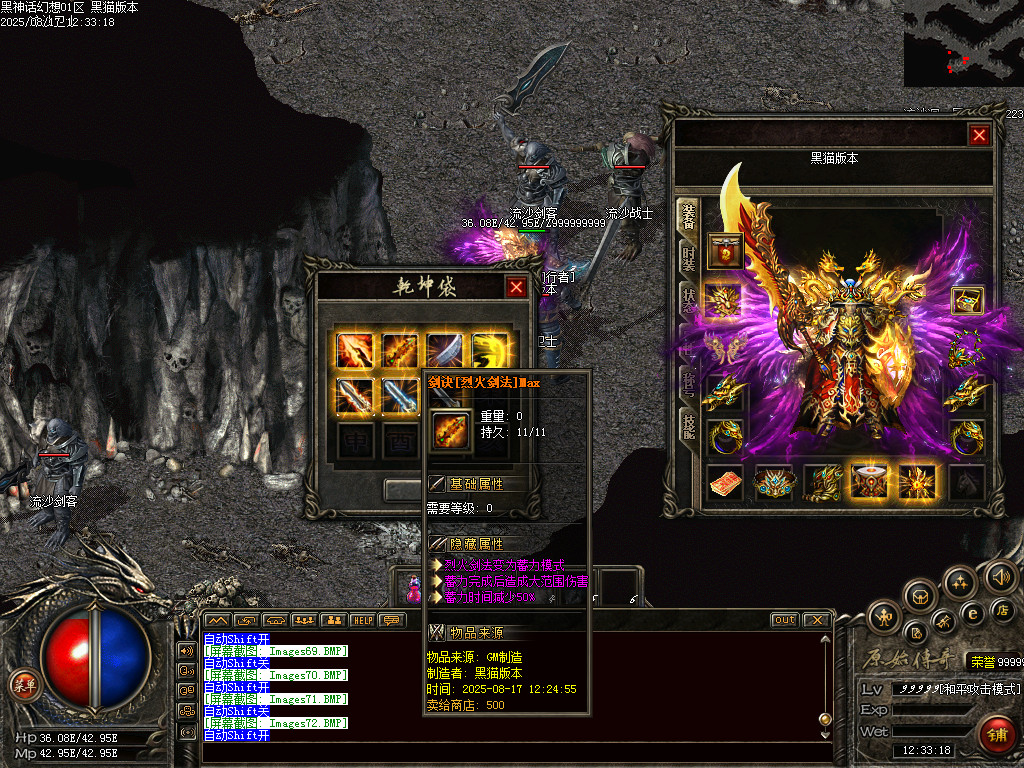Select the red flame slash slot in 乾坤袋
The height and width of the screenshot is (768, 1024).
(x=355, y=350)
